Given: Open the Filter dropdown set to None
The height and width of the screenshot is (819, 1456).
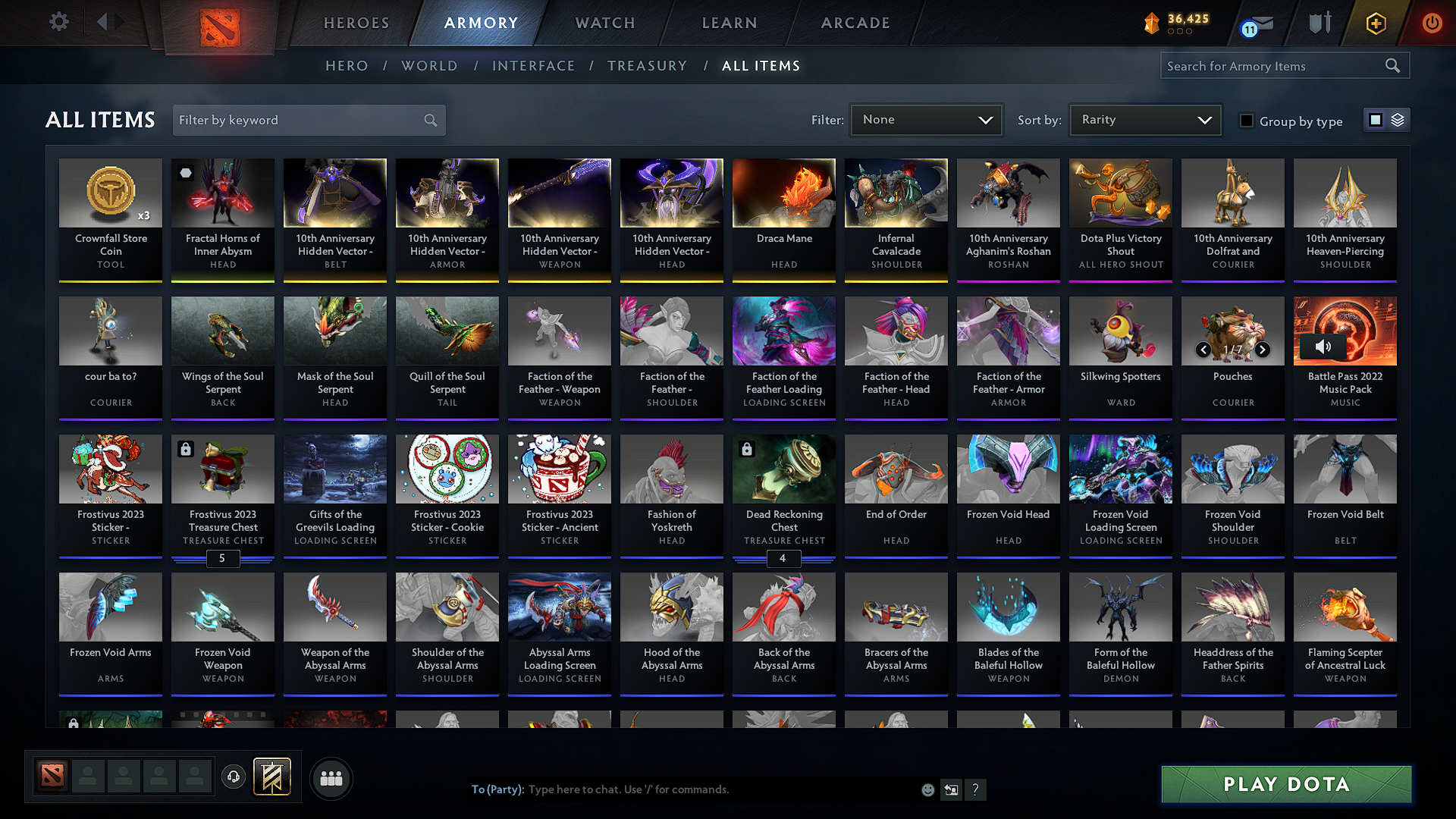Looking at the screenshot, I should 926,119.
